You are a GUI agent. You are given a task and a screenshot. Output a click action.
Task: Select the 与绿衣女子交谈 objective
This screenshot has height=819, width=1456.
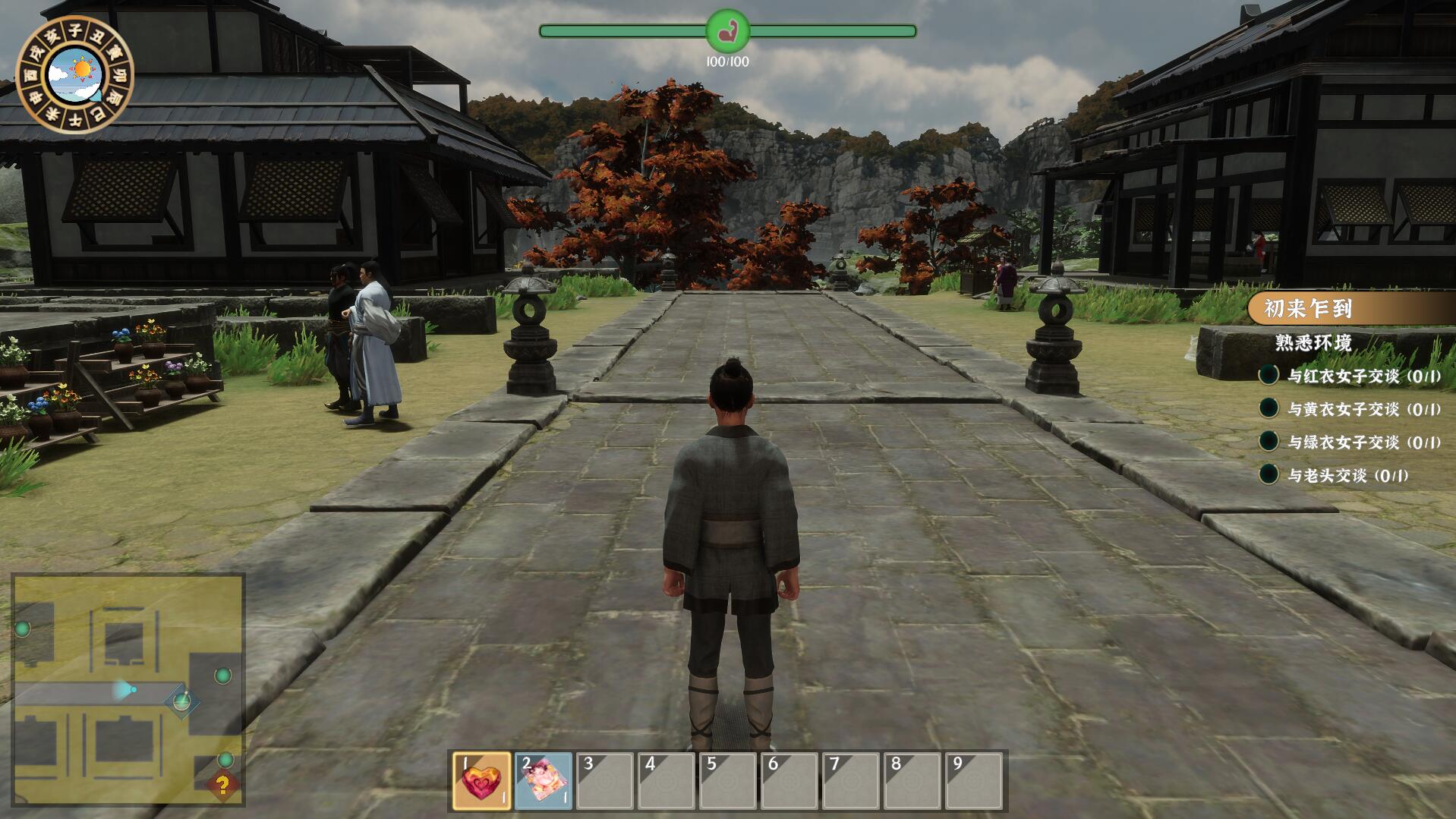[1363, 443]
